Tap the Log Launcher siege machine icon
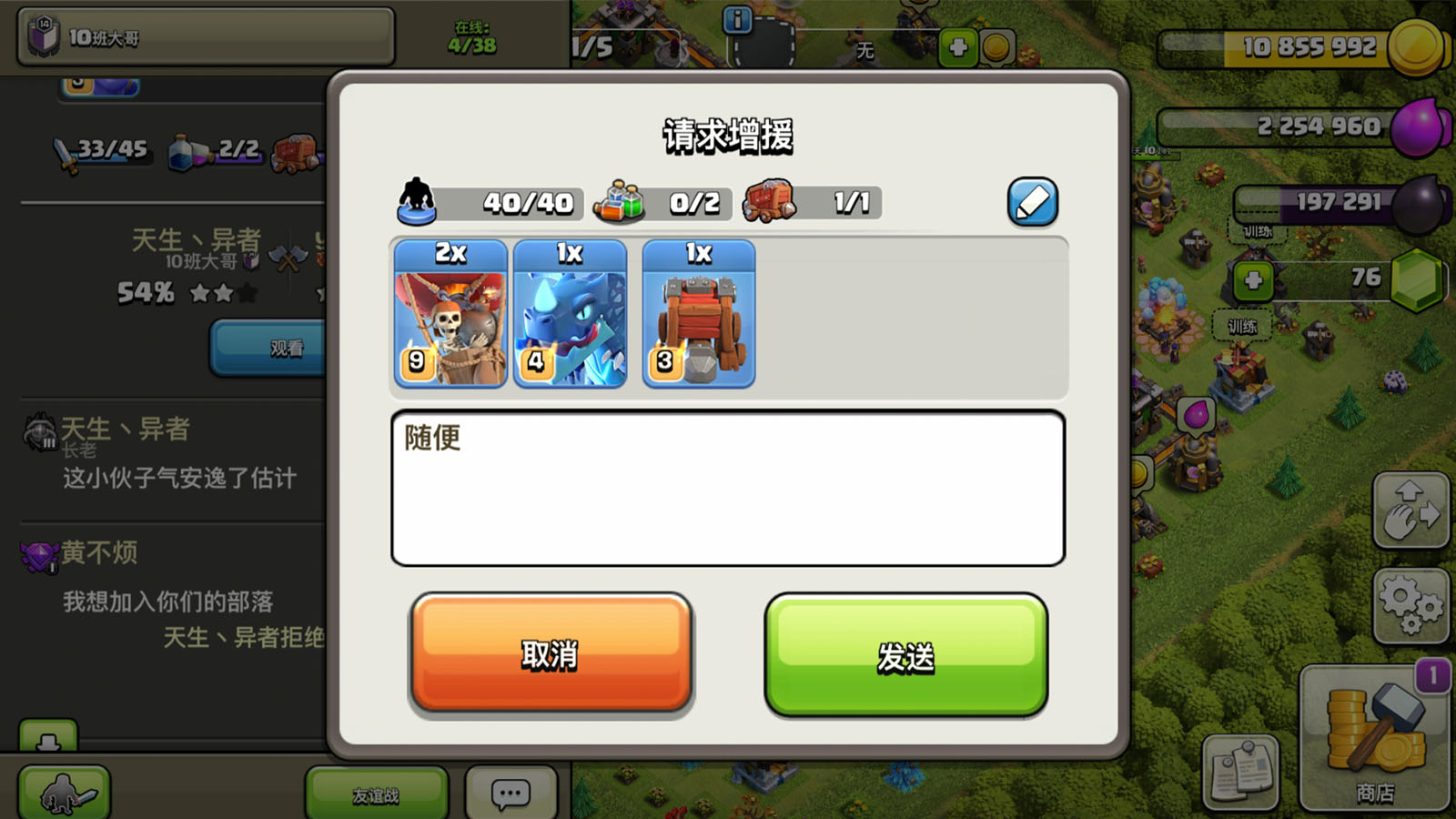 pyautogui.click(x=699, y=316)
